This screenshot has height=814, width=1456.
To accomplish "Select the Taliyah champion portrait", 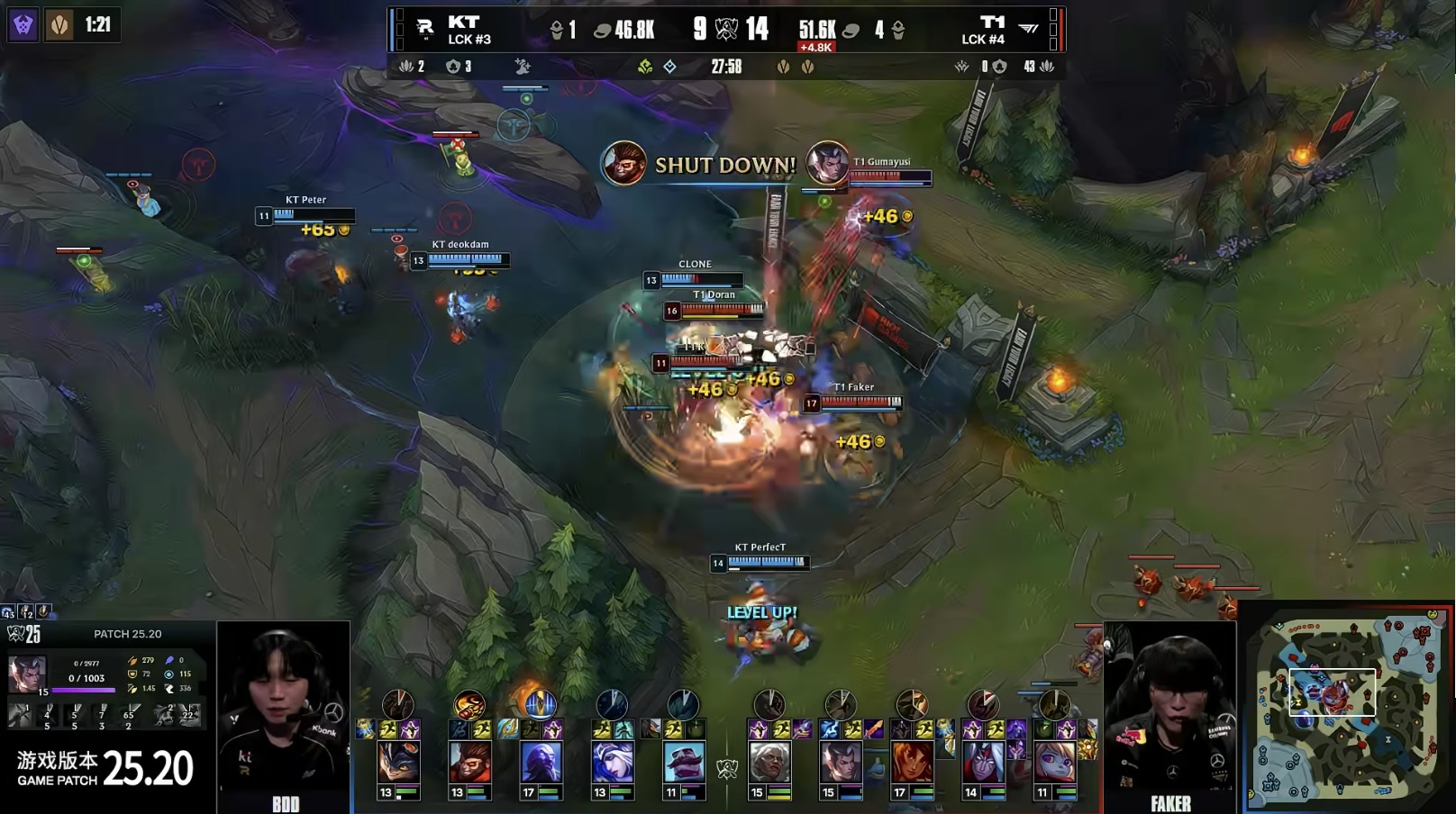I will point(911,762).
